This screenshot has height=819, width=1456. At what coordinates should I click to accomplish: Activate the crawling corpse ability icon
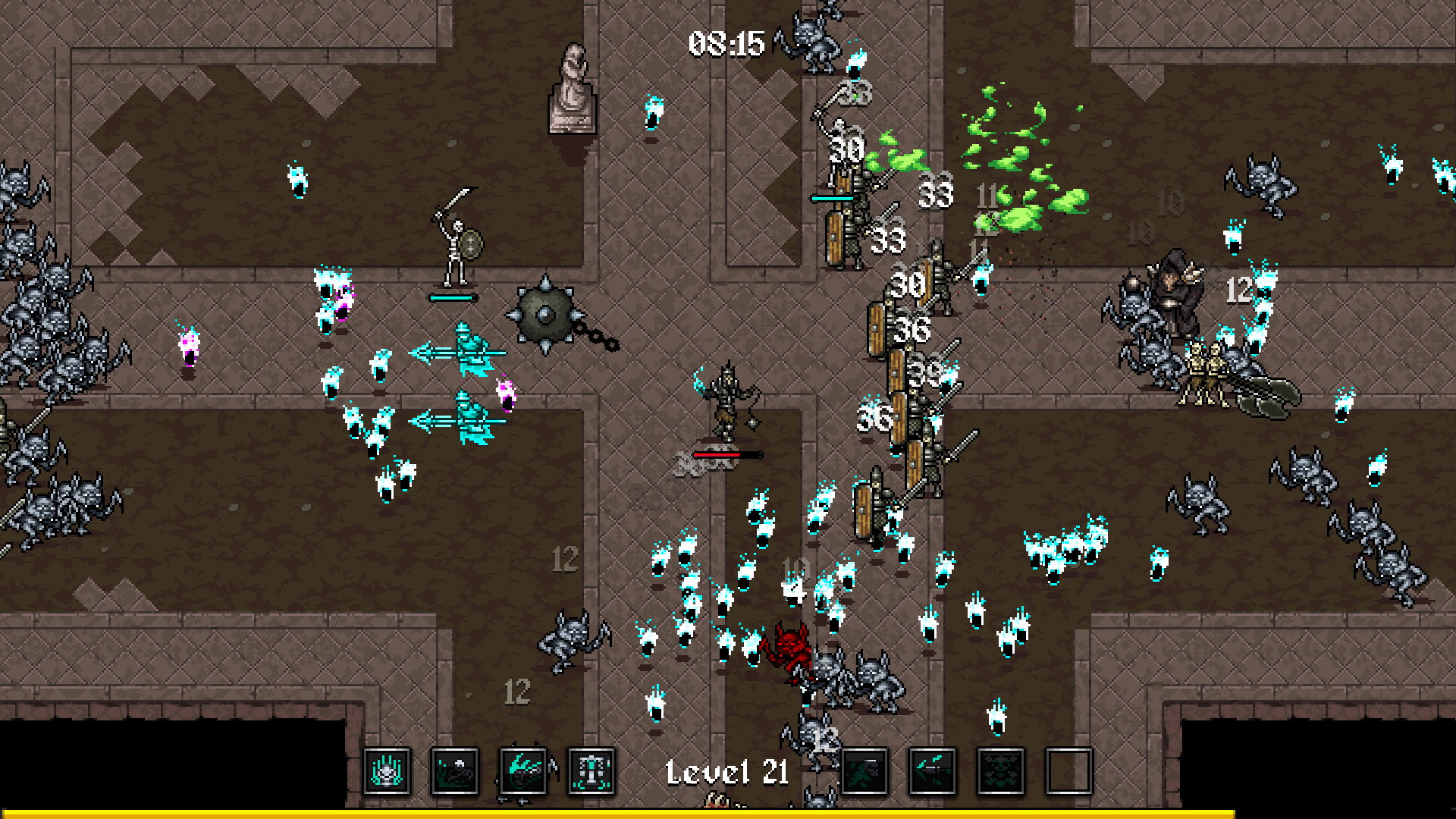click(x=455, y=771)
